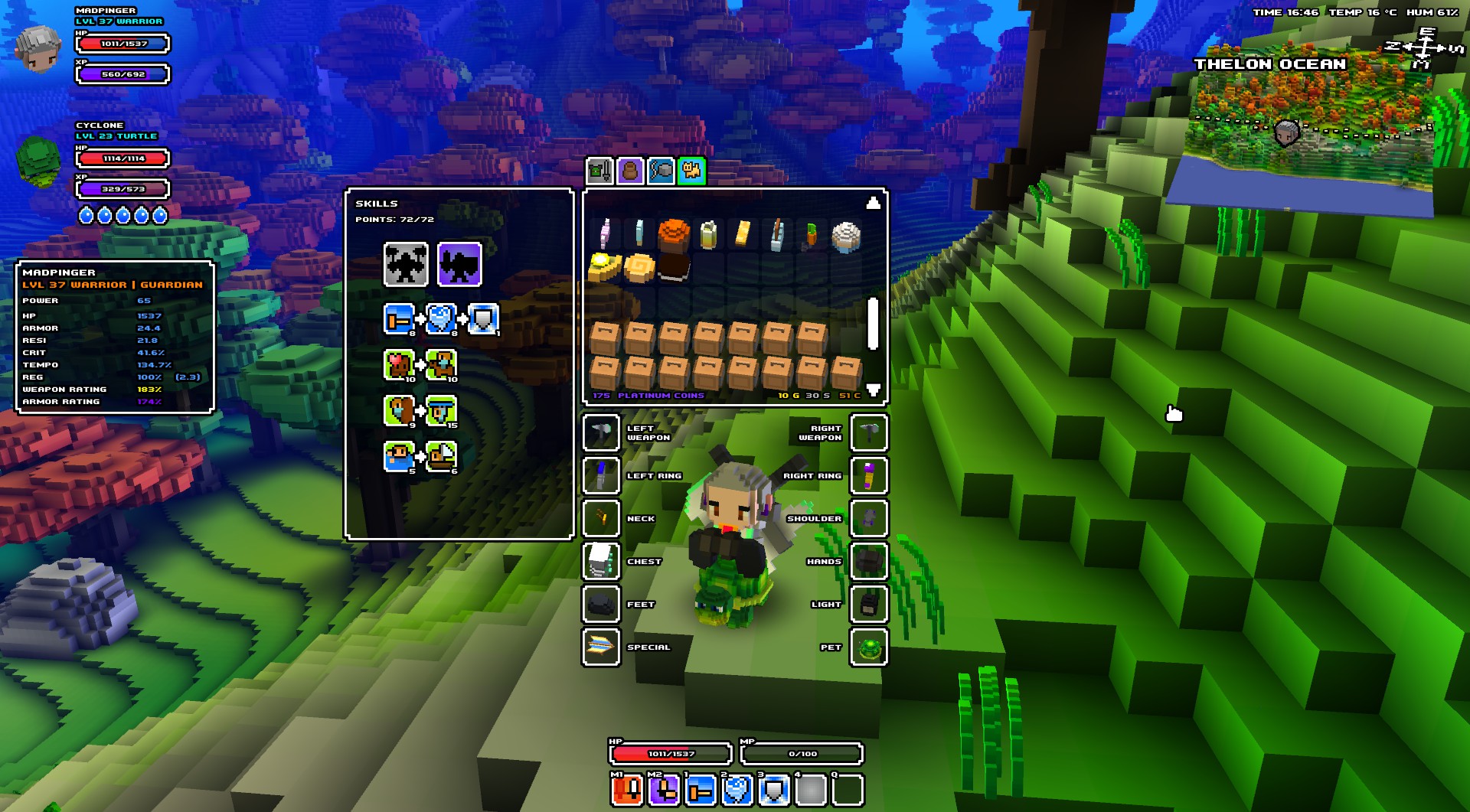Viewport: 1470px width, 812px height.
Task: Choose the Special glider slot
Action: click(602, 647)
